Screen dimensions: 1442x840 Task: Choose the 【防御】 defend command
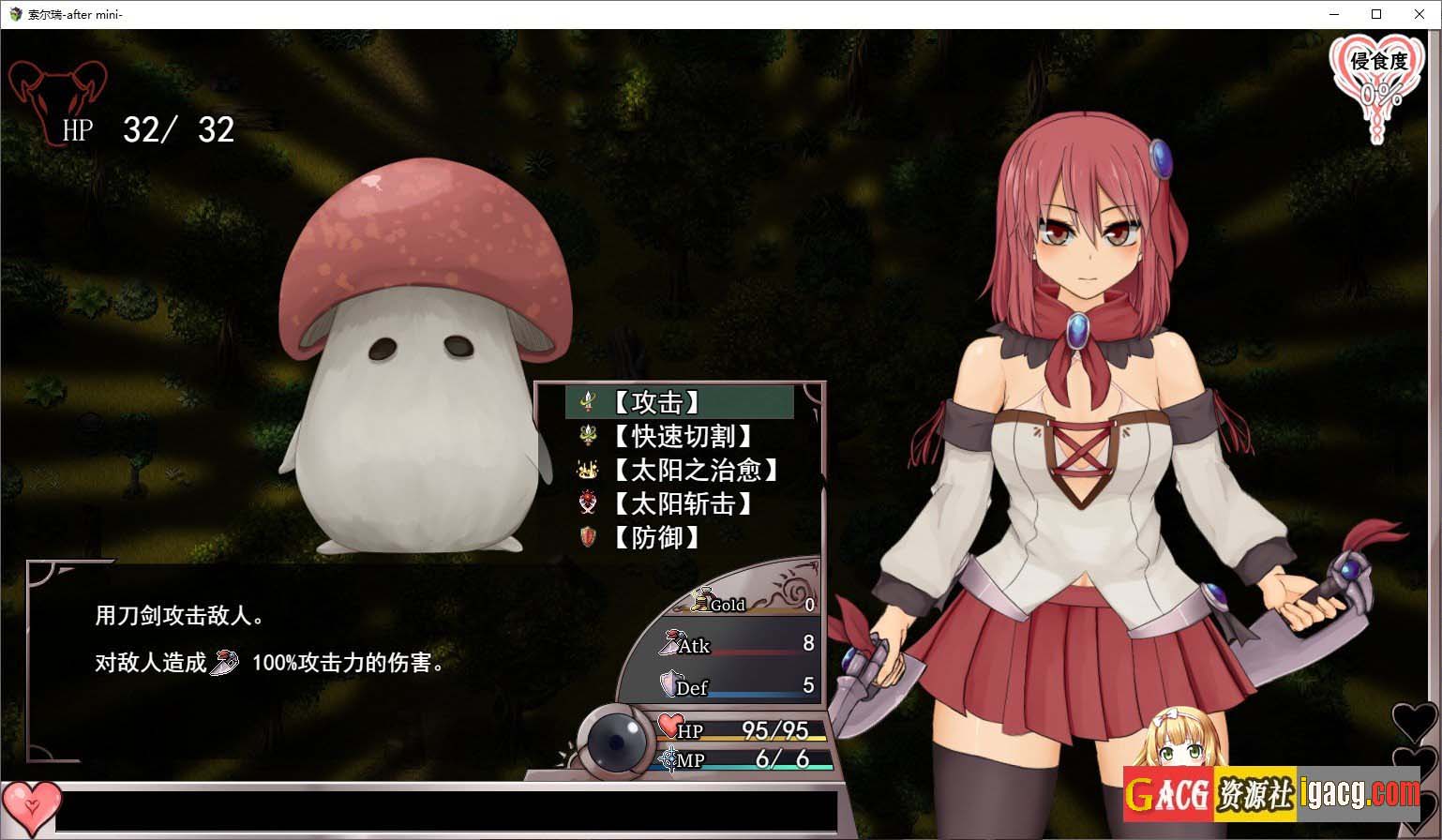656,537
